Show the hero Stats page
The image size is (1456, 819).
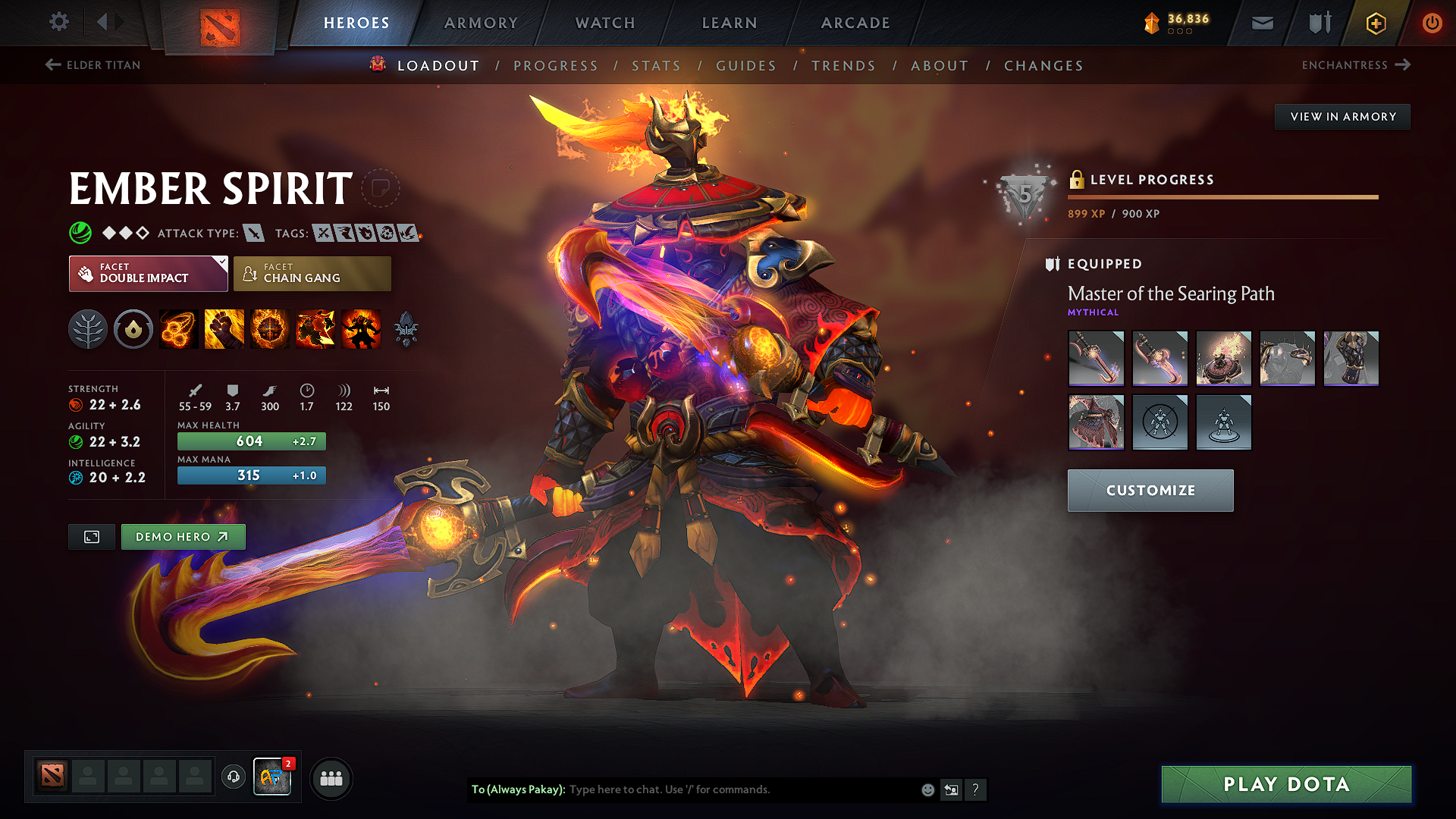[656, 66]
